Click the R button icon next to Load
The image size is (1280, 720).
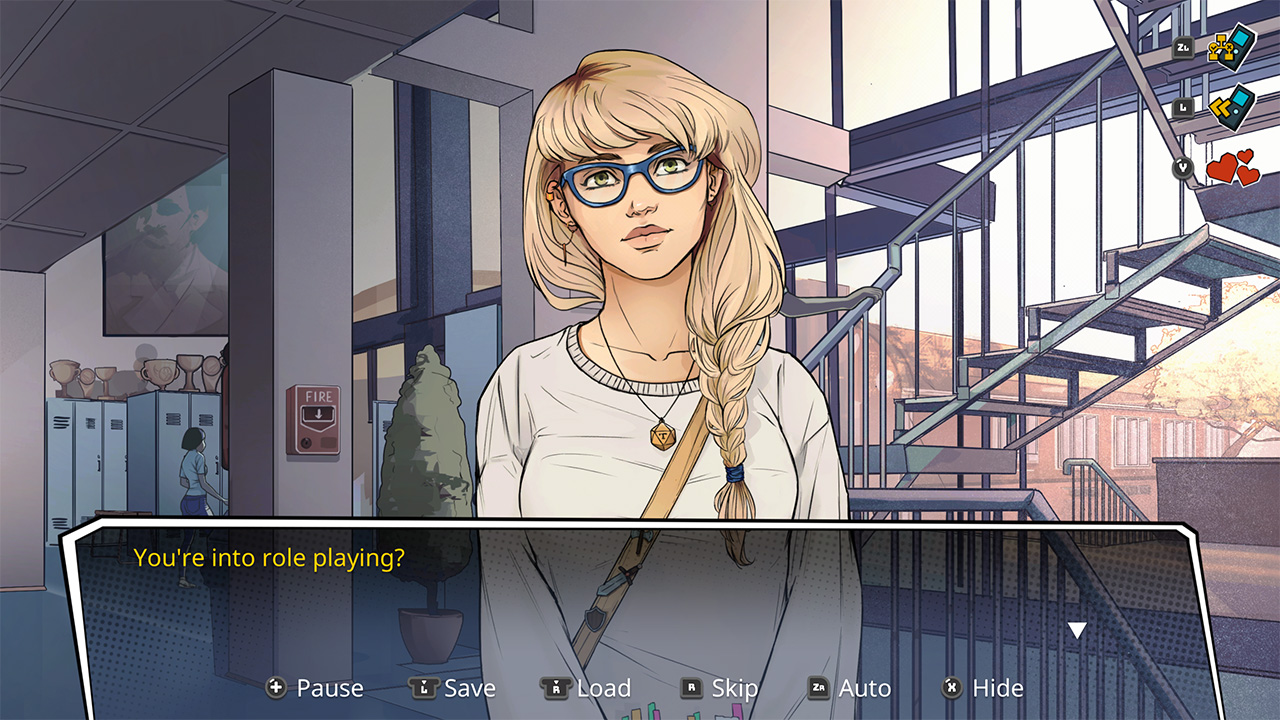(556, 688)
